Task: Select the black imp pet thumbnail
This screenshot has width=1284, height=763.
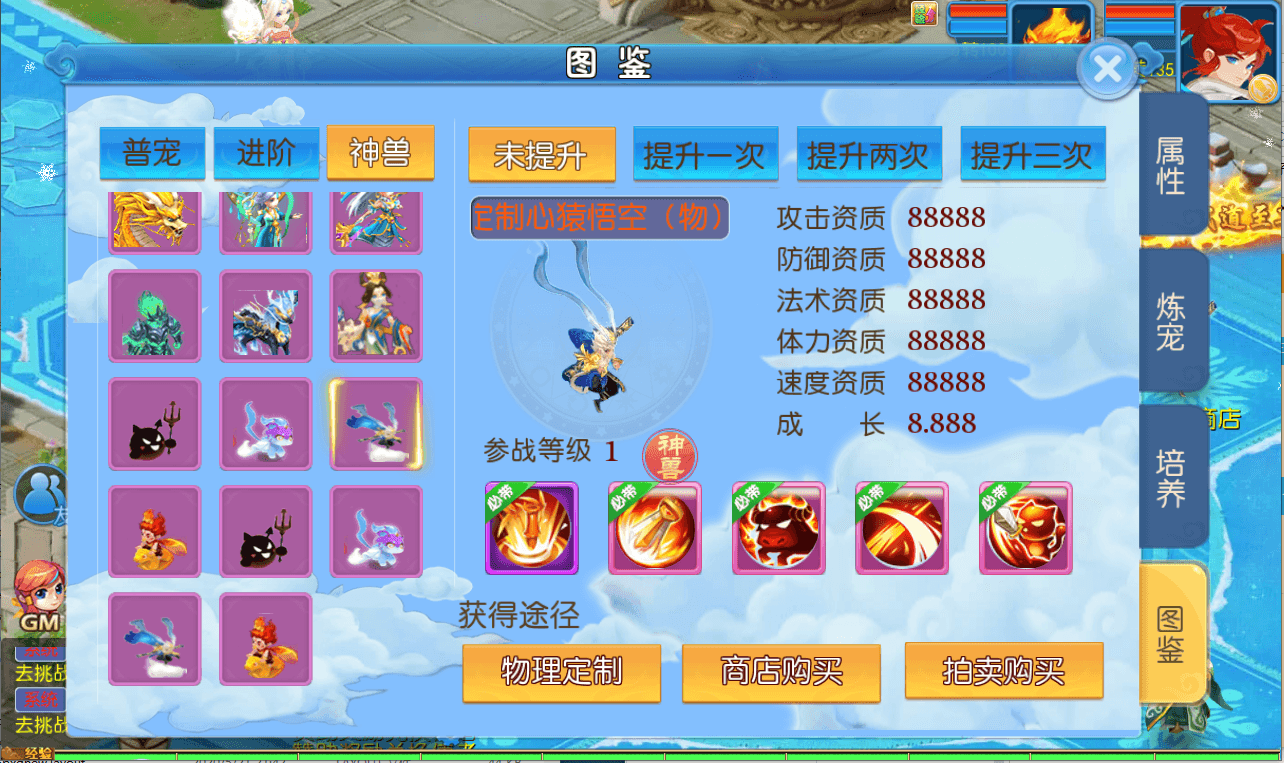Action: click(x=155, y=424)
